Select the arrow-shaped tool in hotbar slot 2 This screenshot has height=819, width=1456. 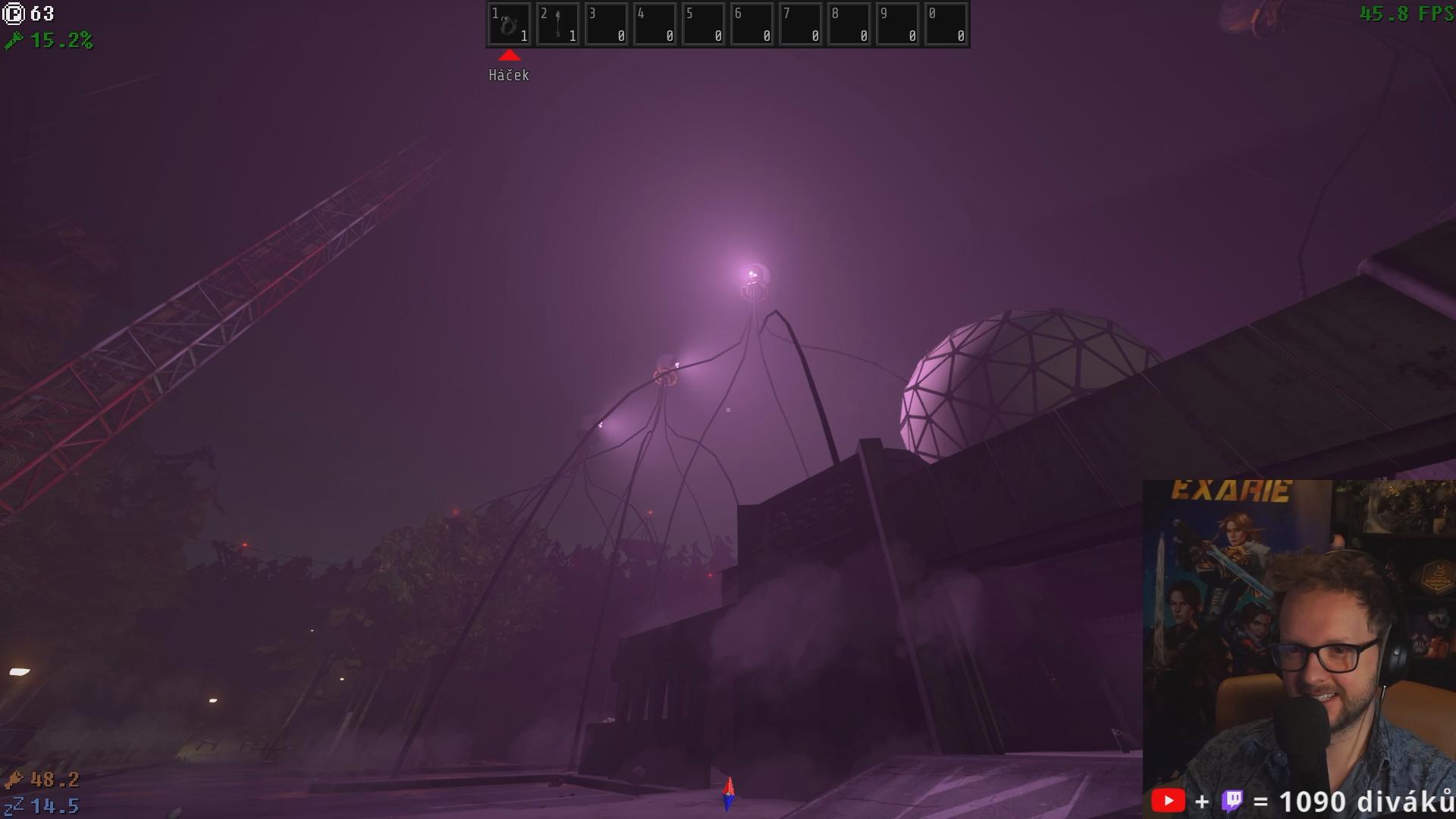[557, 25]
